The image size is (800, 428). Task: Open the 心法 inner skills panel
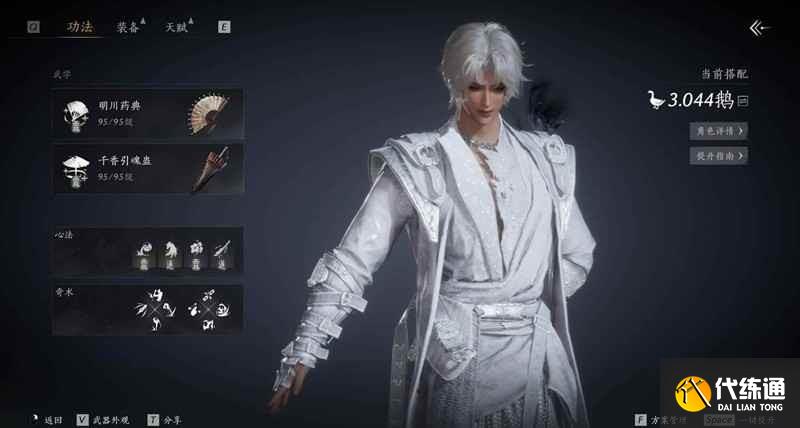148,250
